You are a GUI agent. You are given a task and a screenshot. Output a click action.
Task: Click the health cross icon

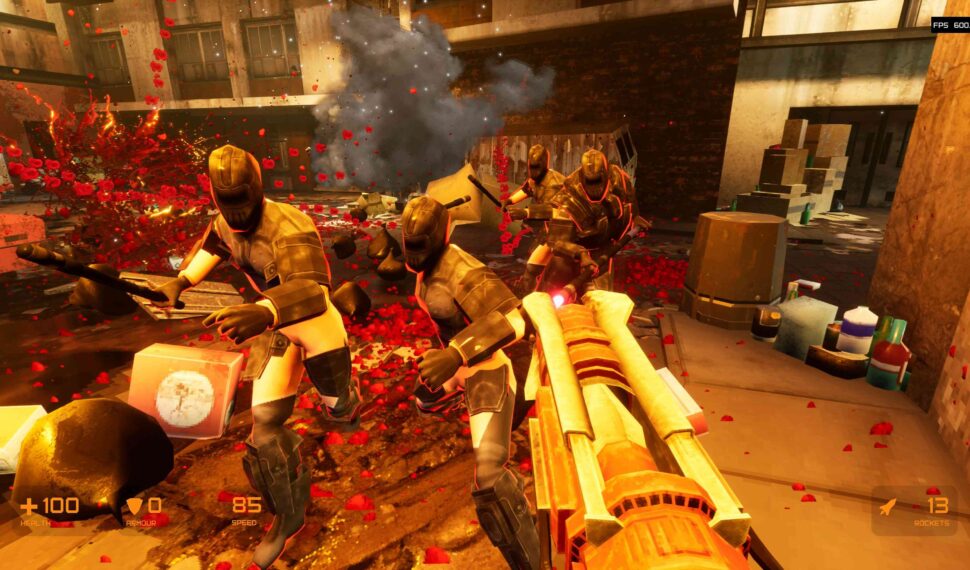click(x=28, y=506)
